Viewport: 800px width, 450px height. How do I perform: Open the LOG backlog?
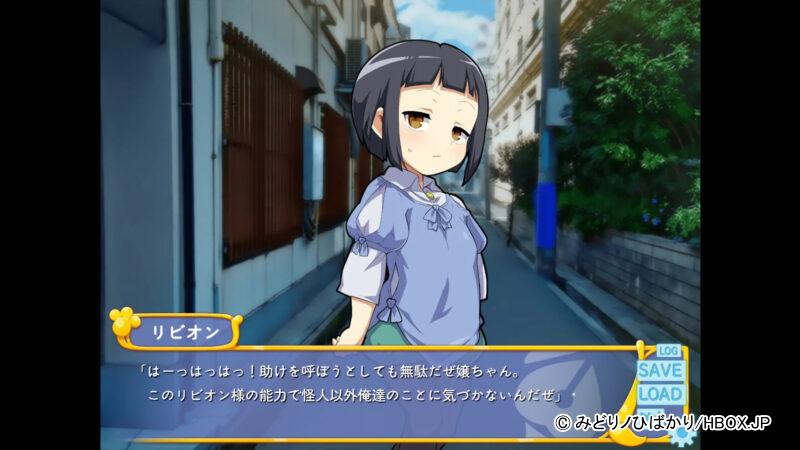pos(667,351)
